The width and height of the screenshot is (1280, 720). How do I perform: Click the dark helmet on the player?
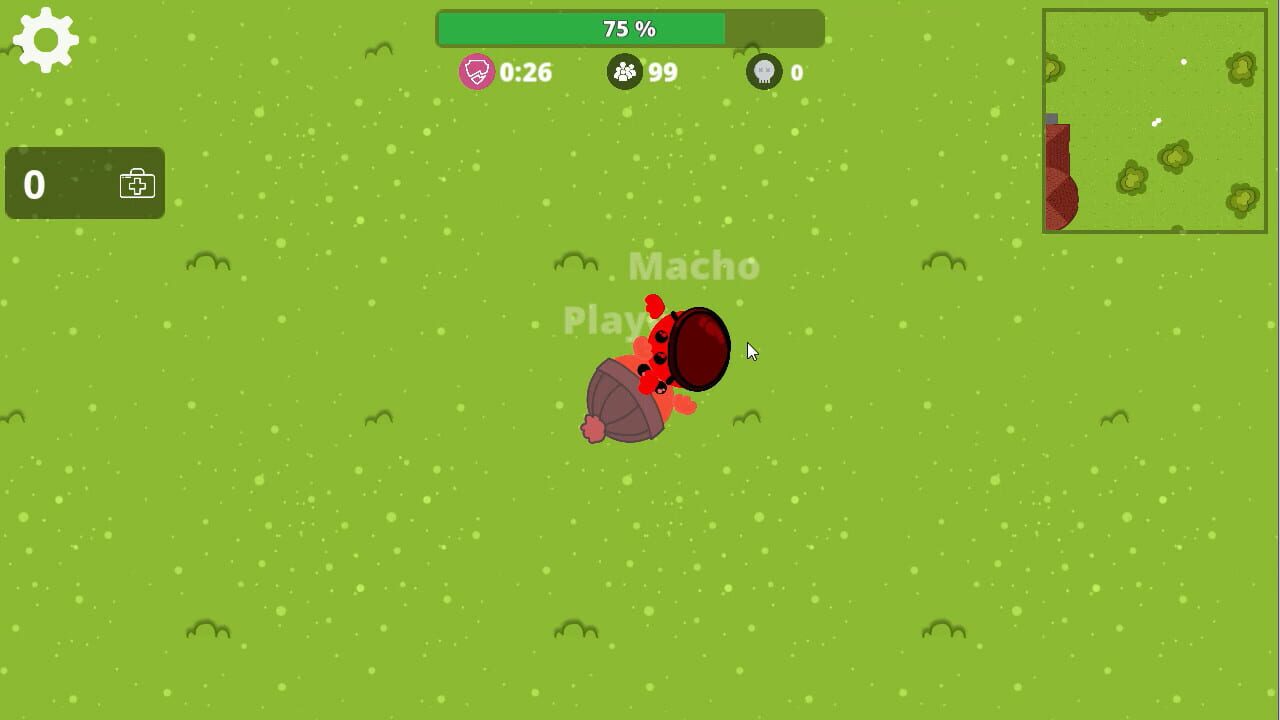click(x=698, y=348)
